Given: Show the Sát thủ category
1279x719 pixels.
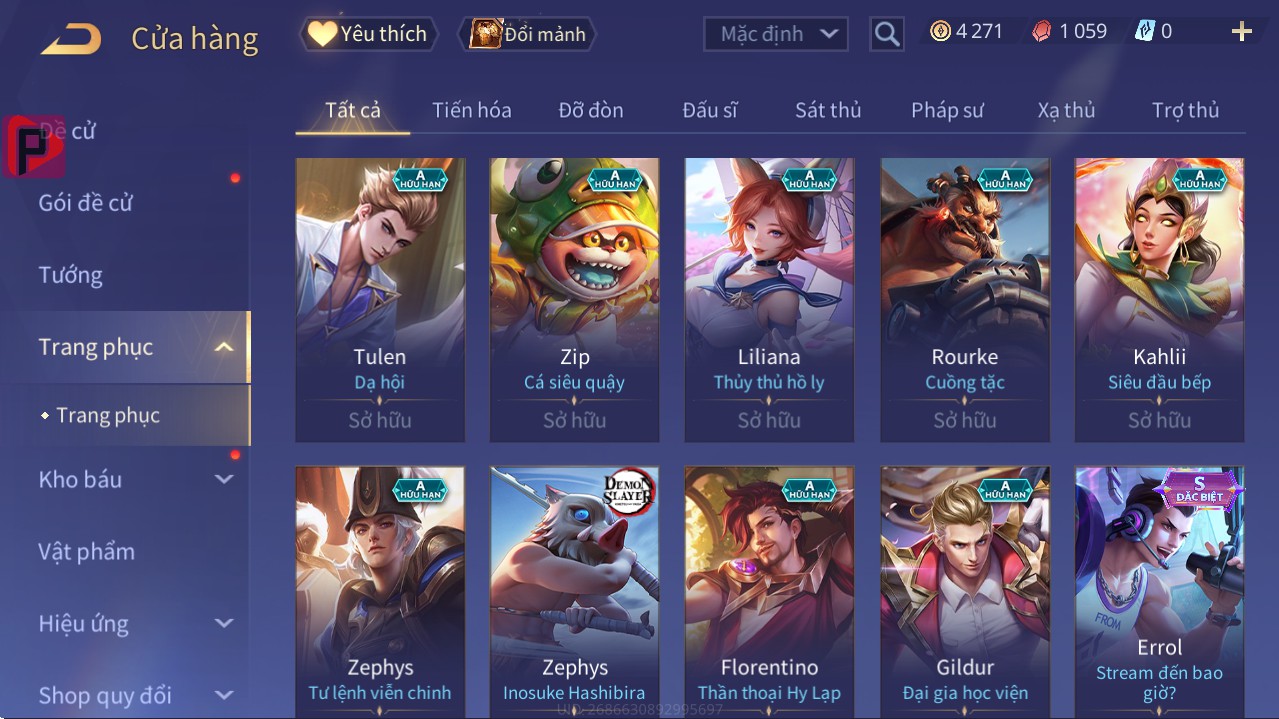Looking at the screenshot, I should [x=828, y=110].
